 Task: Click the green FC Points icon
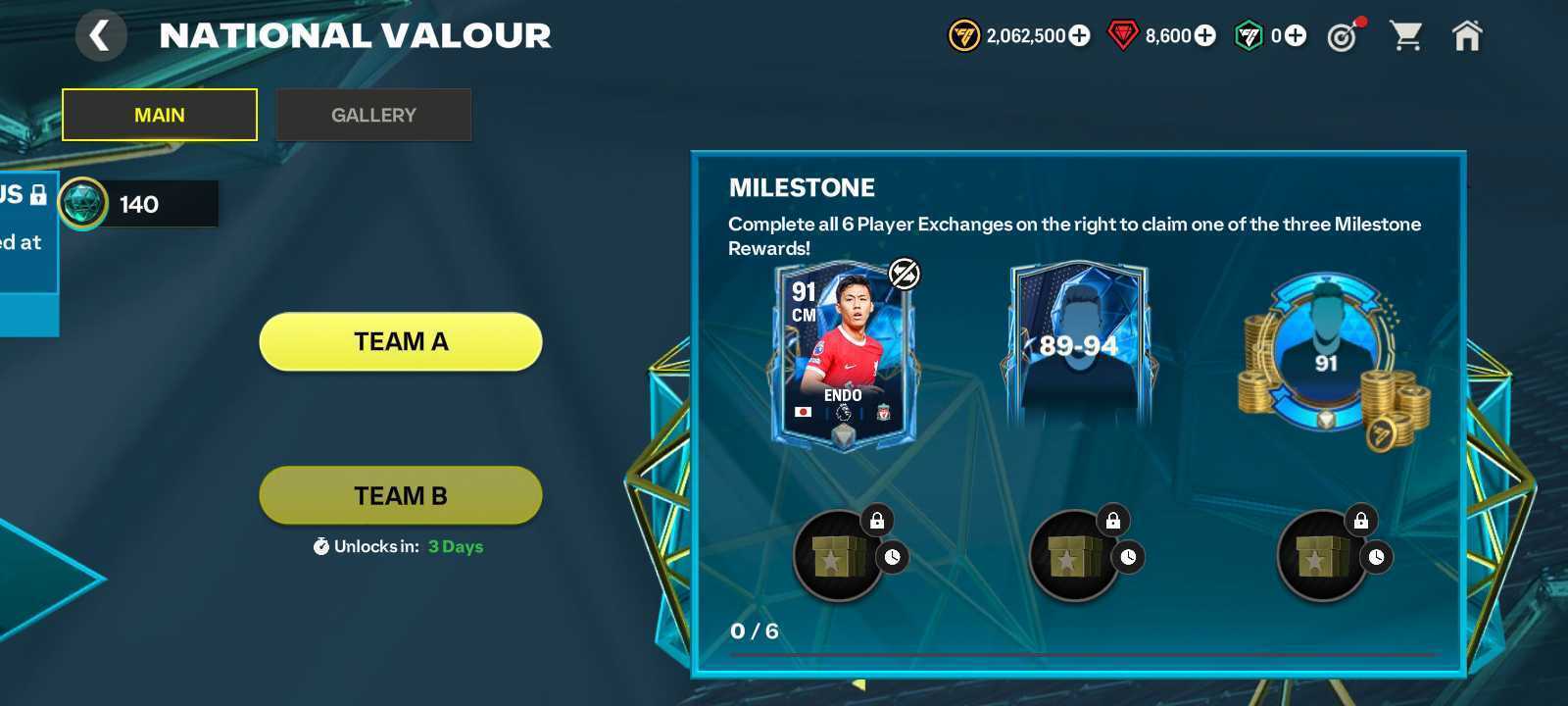1248,35
